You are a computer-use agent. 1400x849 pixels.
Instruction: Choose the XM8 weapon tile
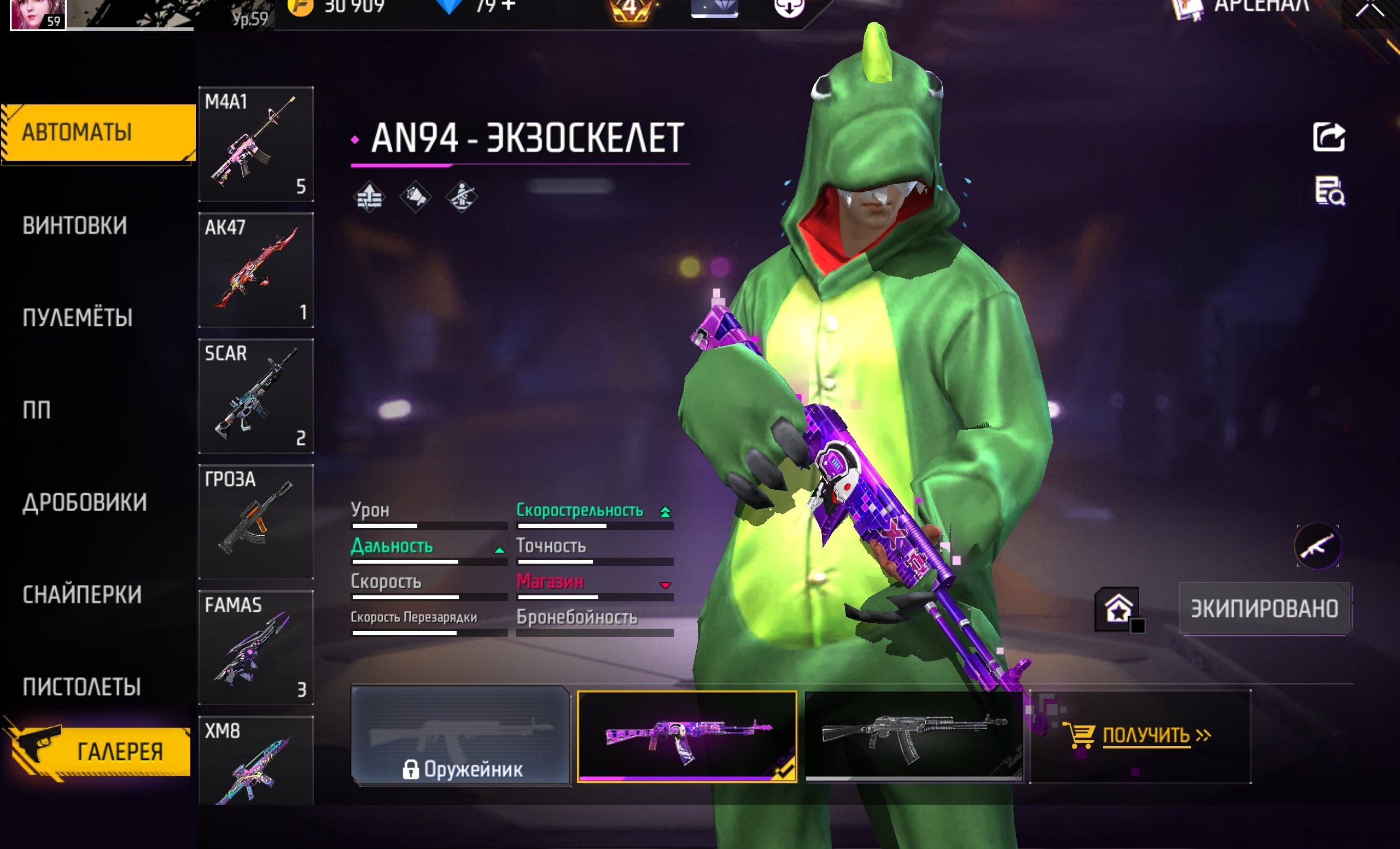pos(256,761)
